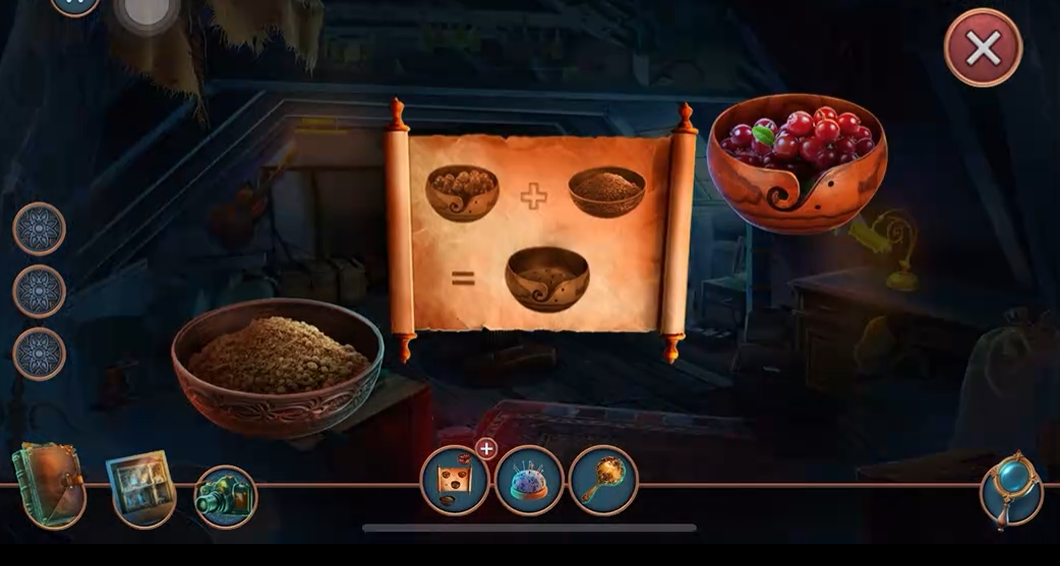Open the leather journal book
The width and height of the screenshot is (1060, 566).
(49, 487)
